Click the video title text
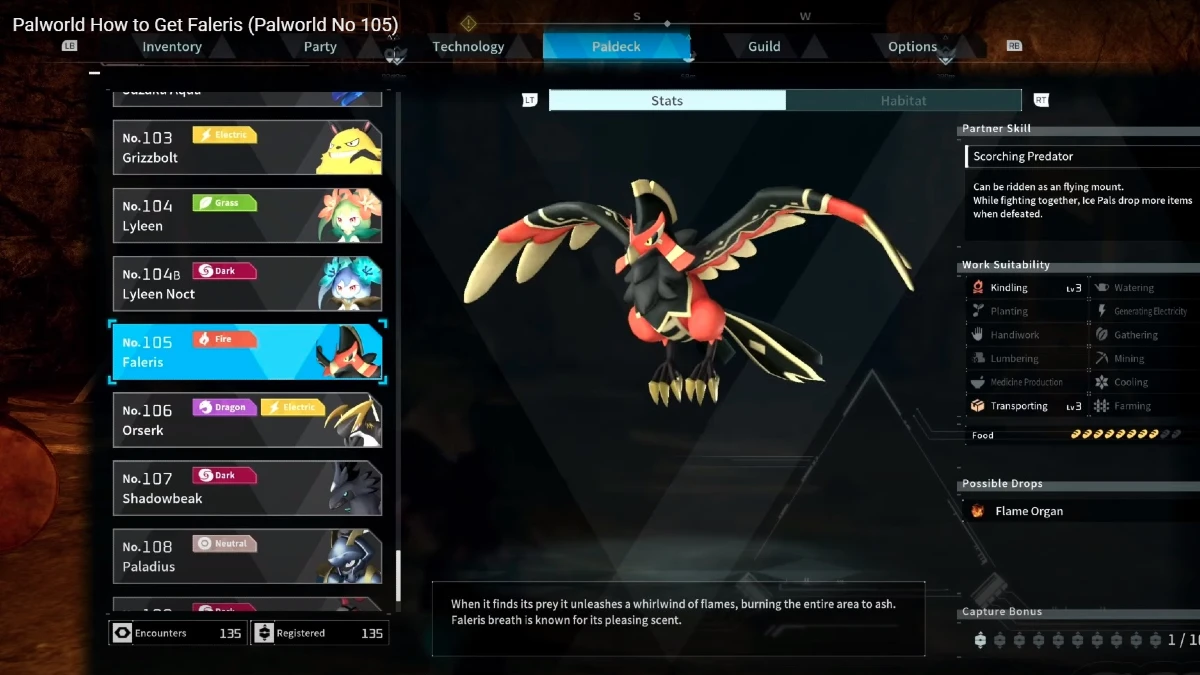Image resolution: width=1200 pixels, height=675 pixels. [x=205, y=24]
